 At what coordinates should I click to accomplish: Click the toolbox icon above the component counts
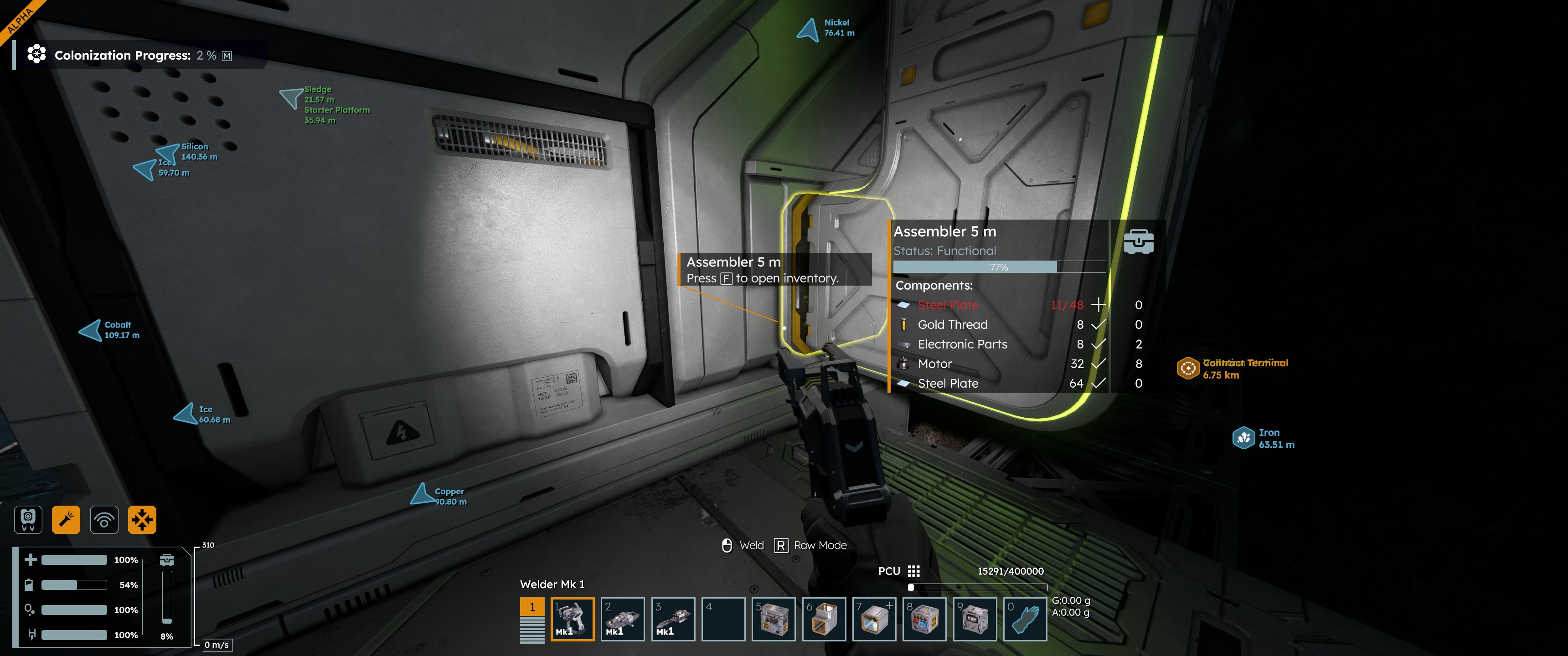1138,241
